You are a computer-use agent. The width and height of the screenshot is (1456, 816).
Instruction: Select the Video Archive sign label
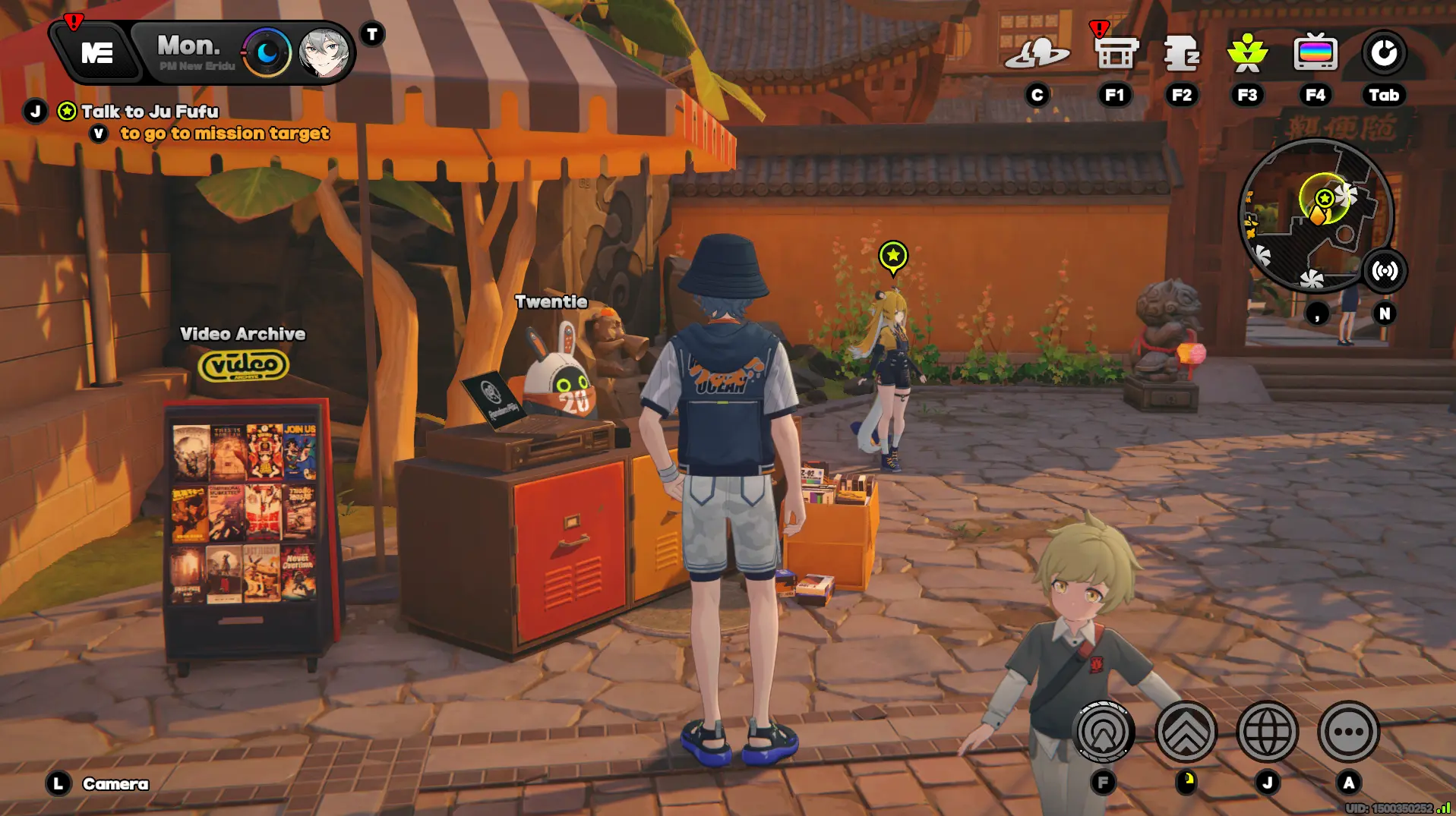click(x=242, y=334)
